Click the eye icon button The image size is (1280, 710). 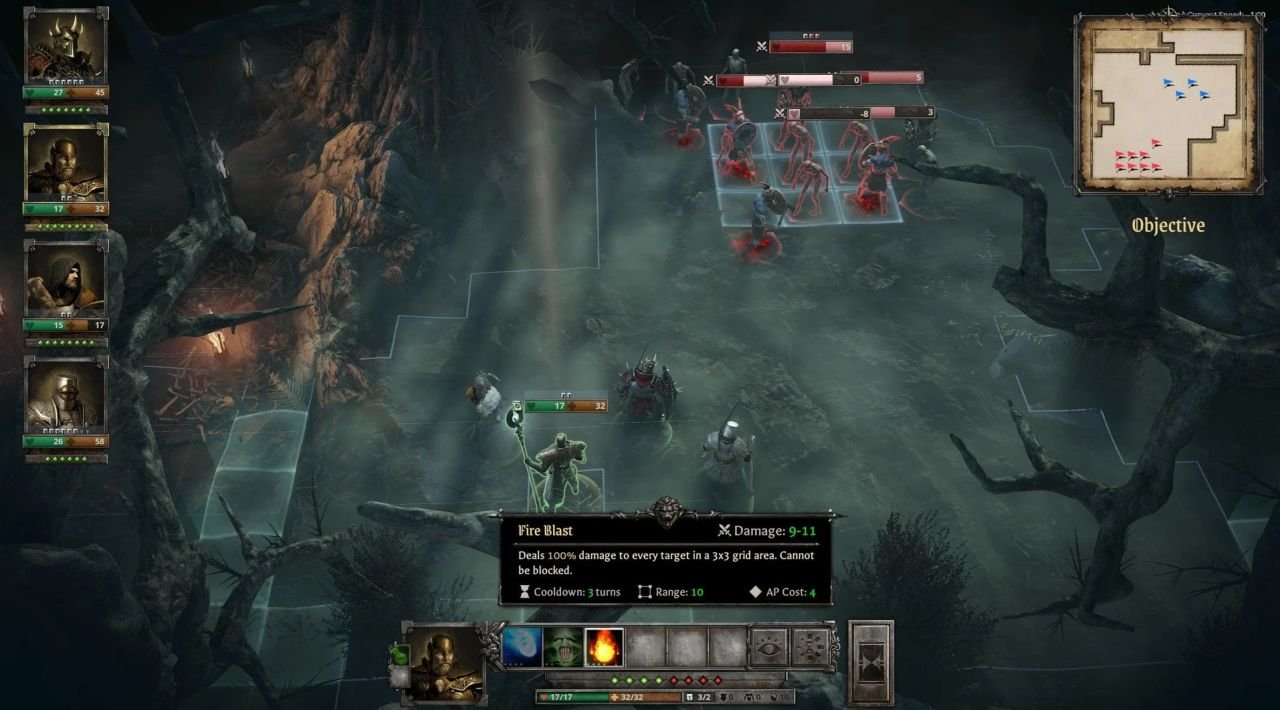769,648
